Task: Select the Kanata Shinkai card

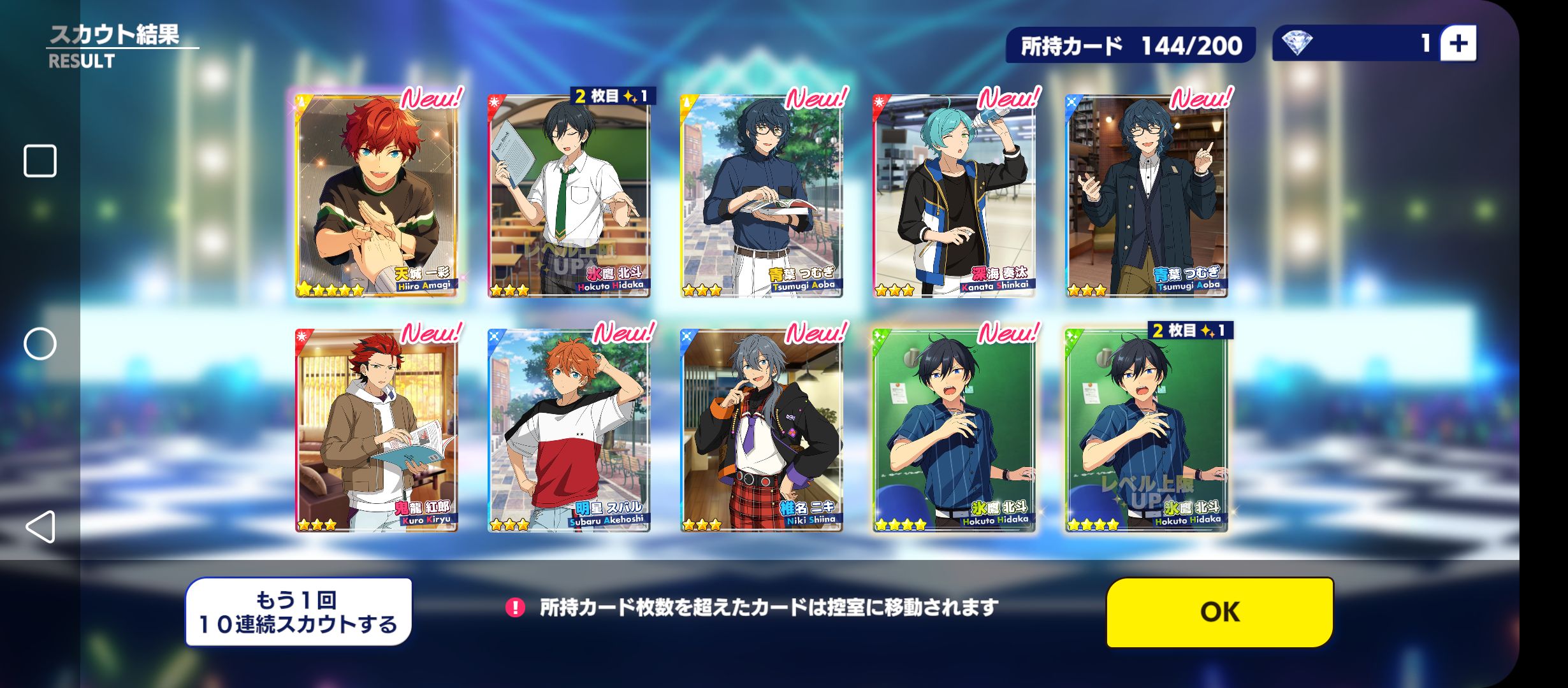Action: coord(954,196)
